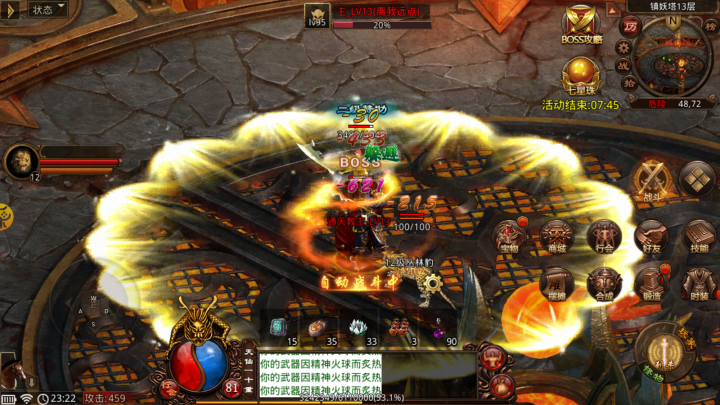This screenshot has height=405, width=720.
Task: Open the BOSS攻略 guide
Action: [x=581, y=24]
